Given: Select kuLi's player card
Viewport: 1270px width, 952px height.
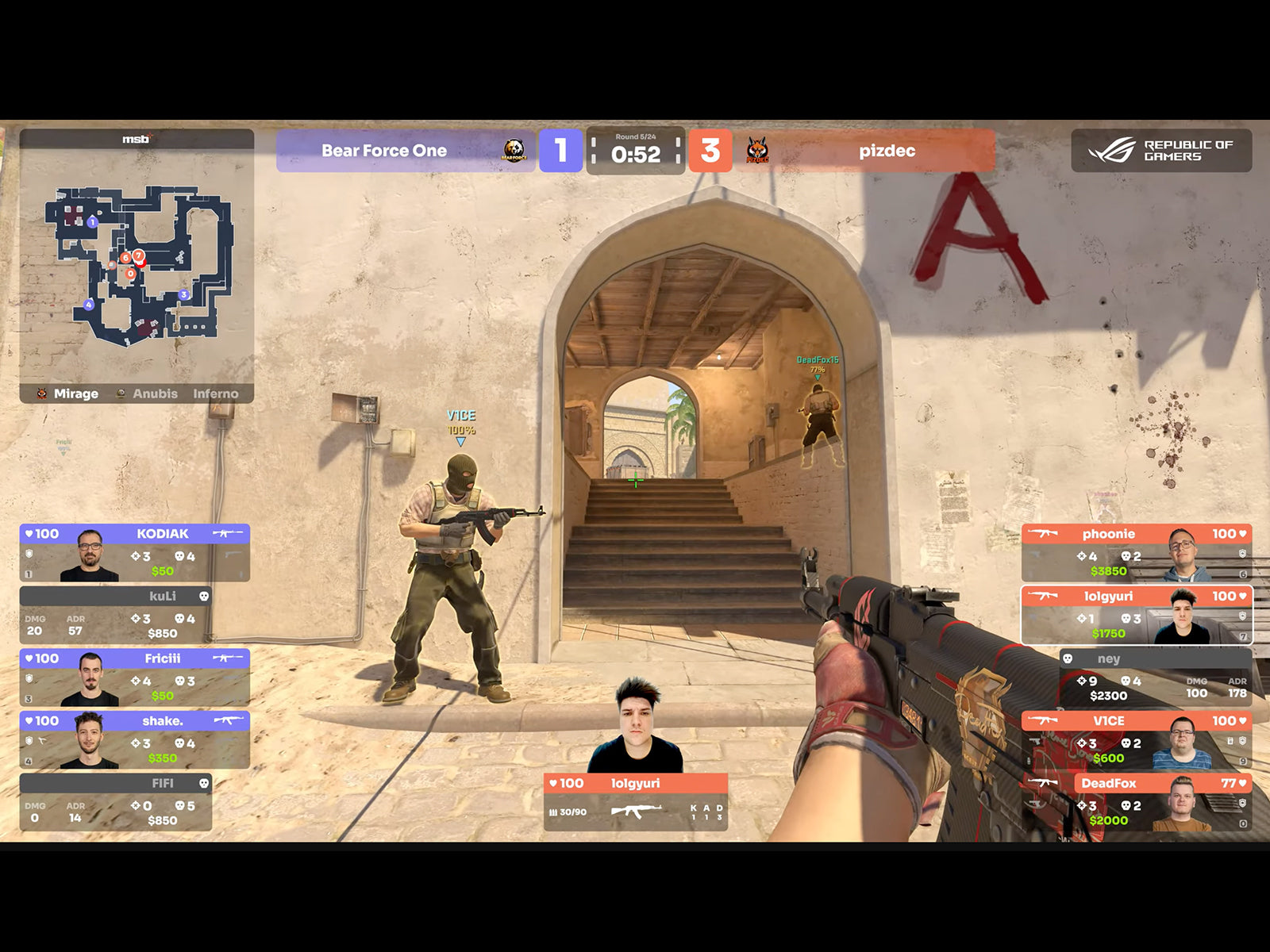Looking at the screenshot, I should [x=116, y=615].
